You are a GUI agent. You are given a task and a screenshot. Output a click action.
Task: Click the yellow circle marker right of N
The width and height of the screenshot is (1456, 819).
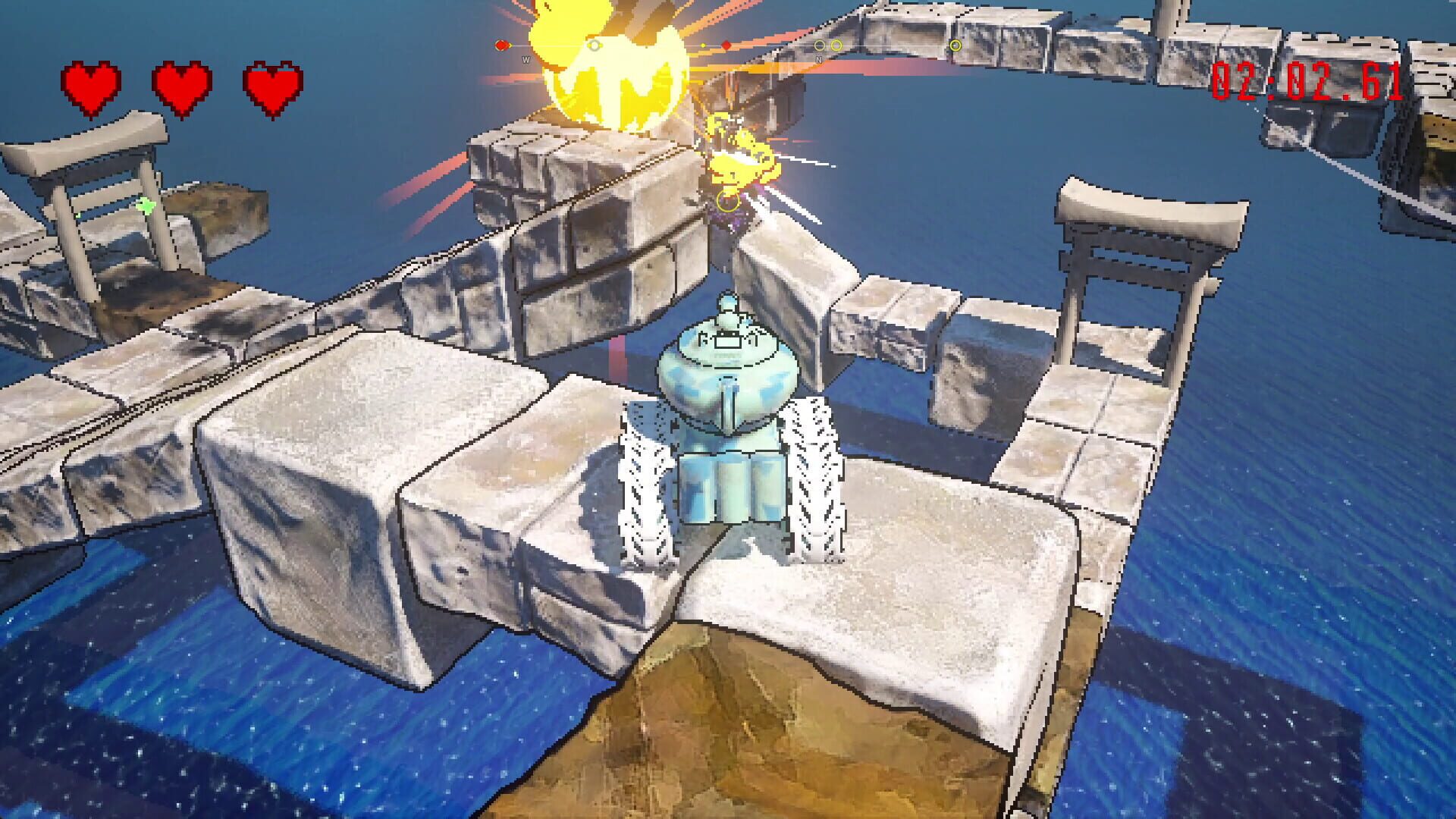[x=836, y=45]
